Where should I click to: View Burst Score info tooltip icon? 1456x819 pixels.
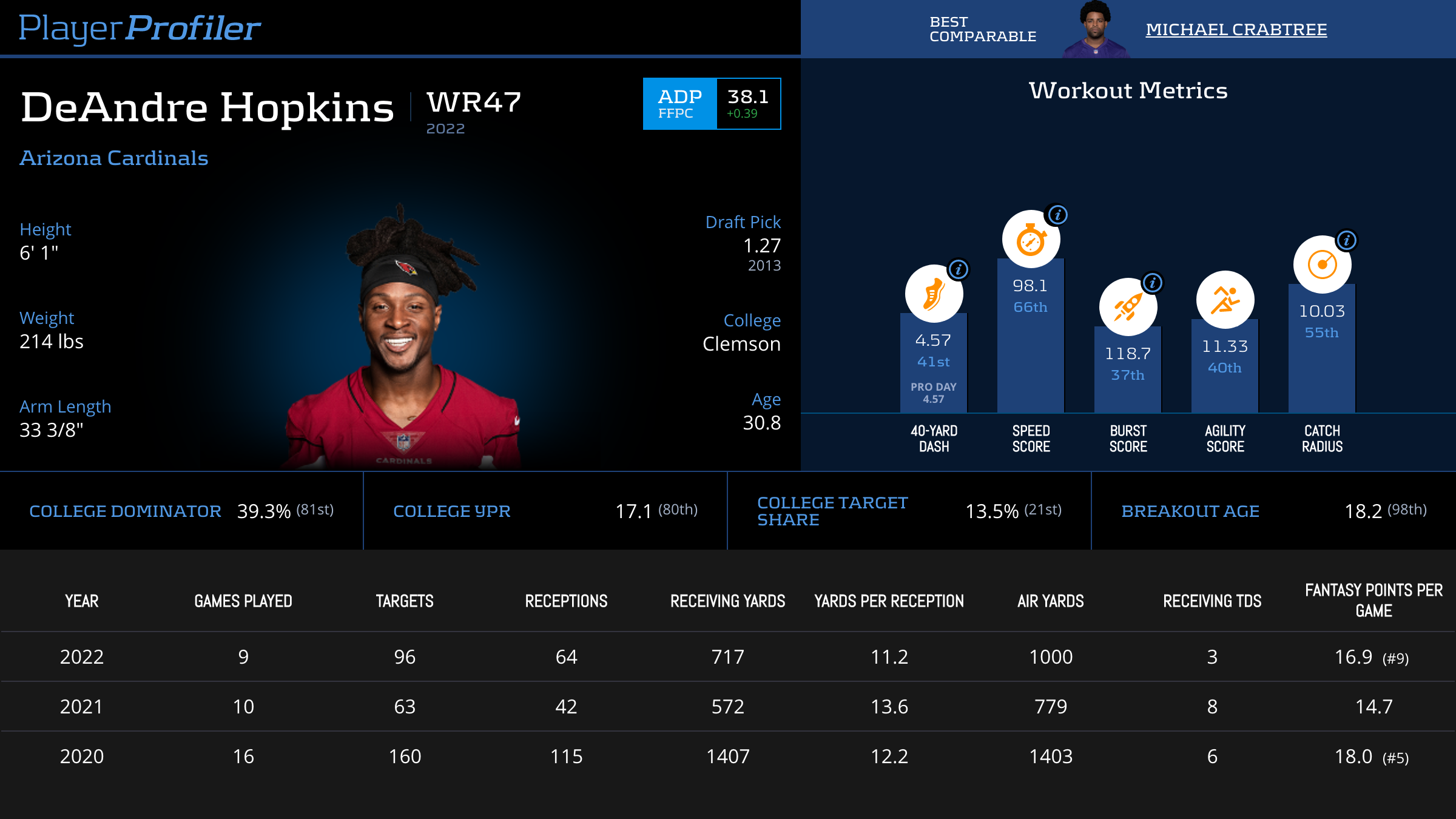(1153, 283)
